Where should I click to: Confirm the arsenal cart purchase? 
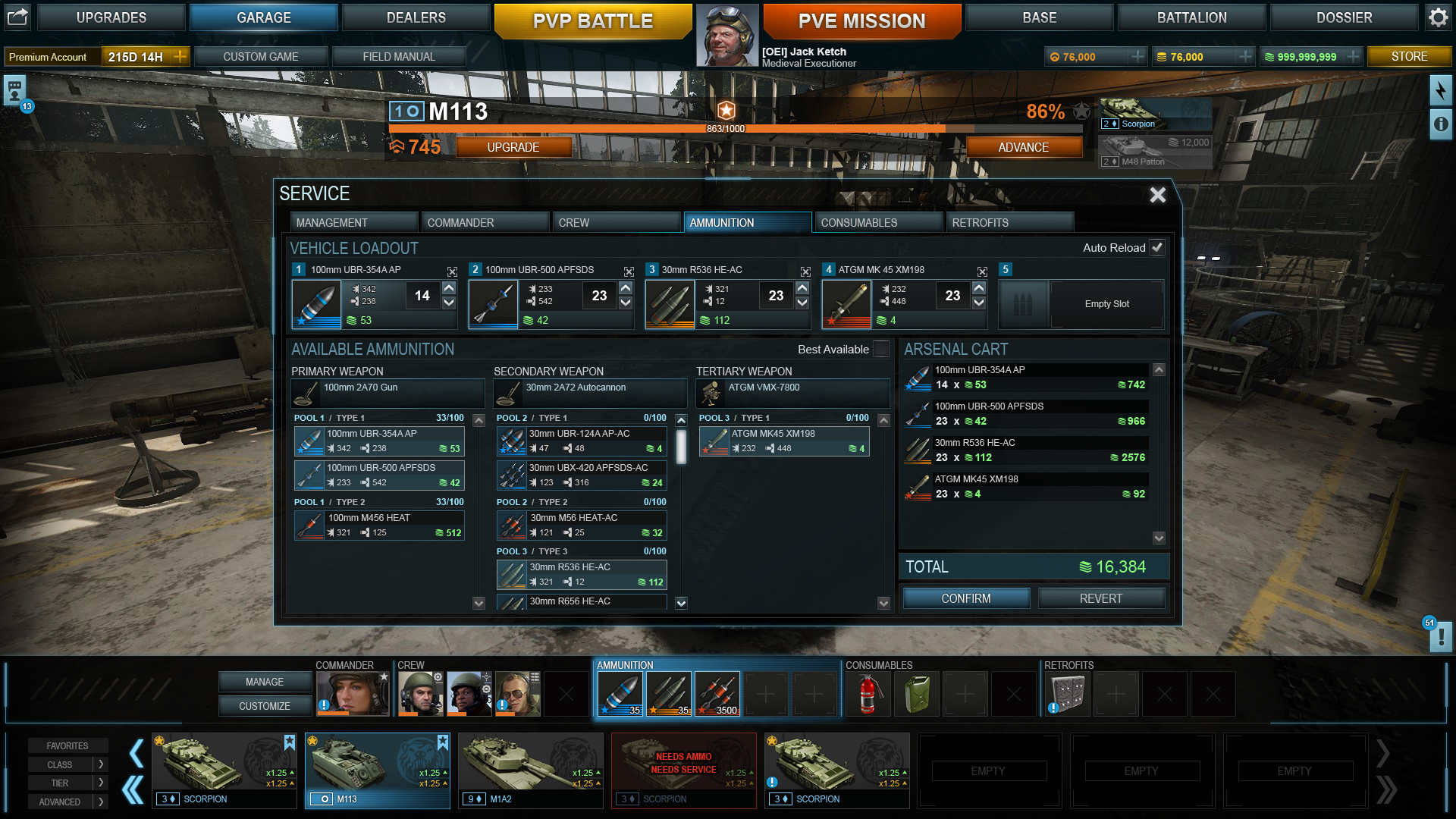(966, 598)
